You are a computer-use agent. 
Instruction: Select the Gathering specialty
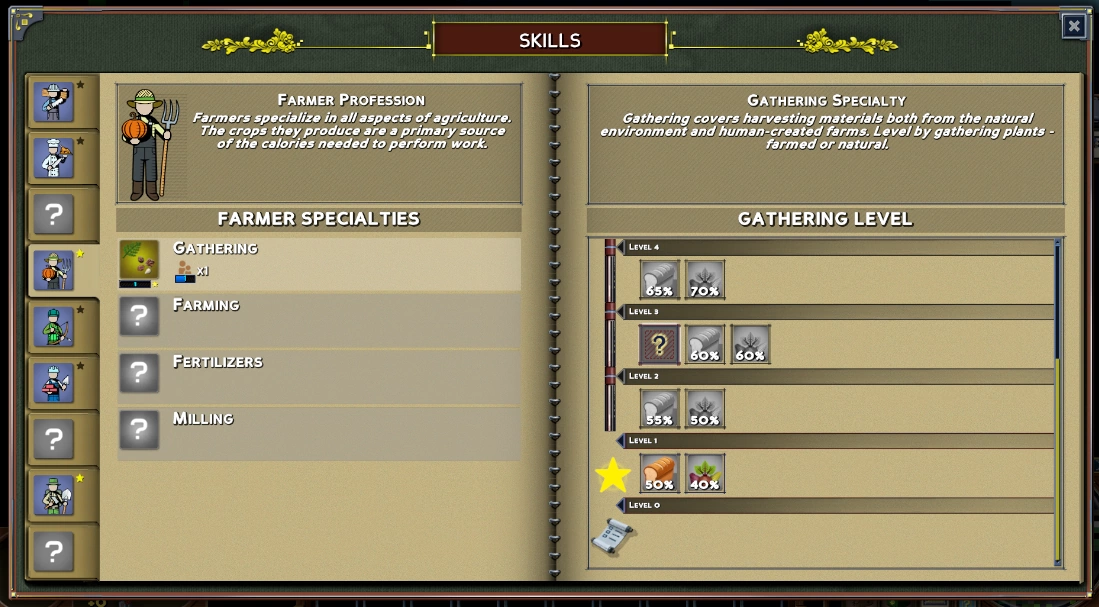coord(319,264)
